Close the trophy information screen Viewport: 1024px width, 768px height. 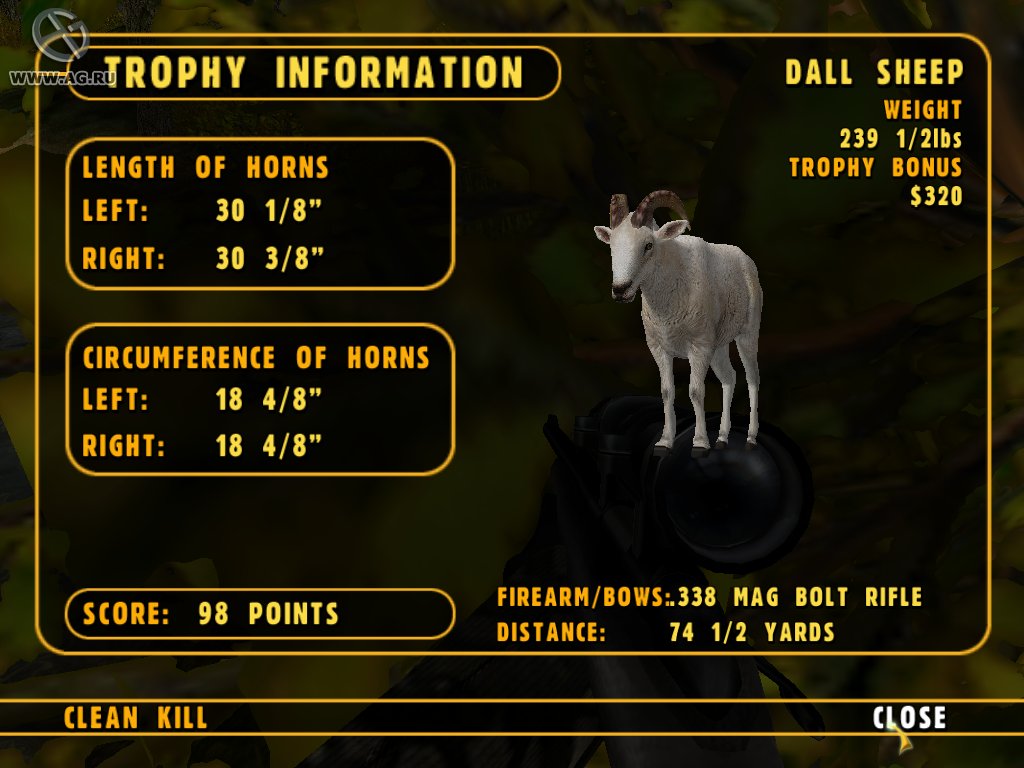[908, 717]
